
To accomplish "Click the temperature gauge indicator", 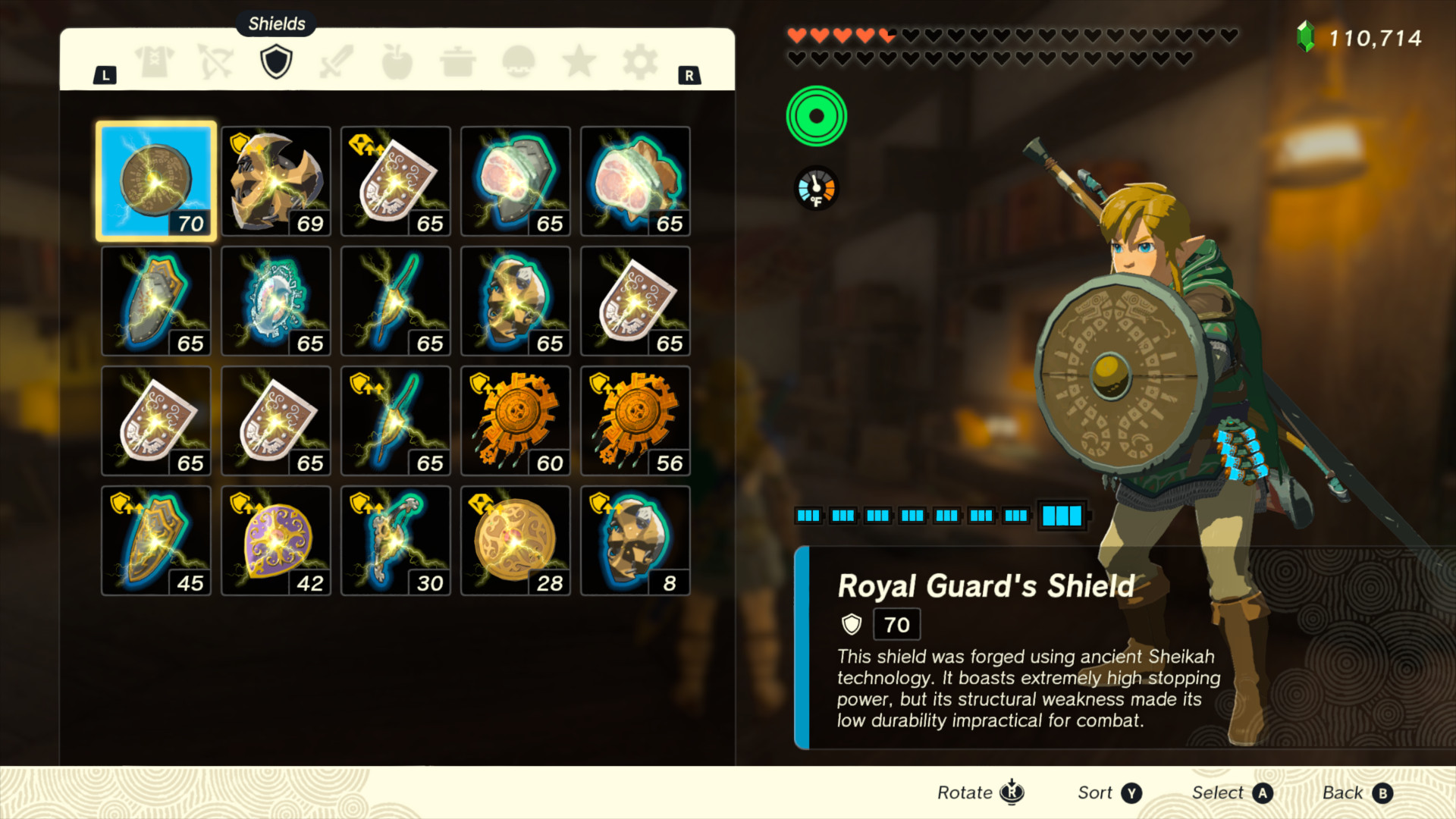I will [816, 187].
